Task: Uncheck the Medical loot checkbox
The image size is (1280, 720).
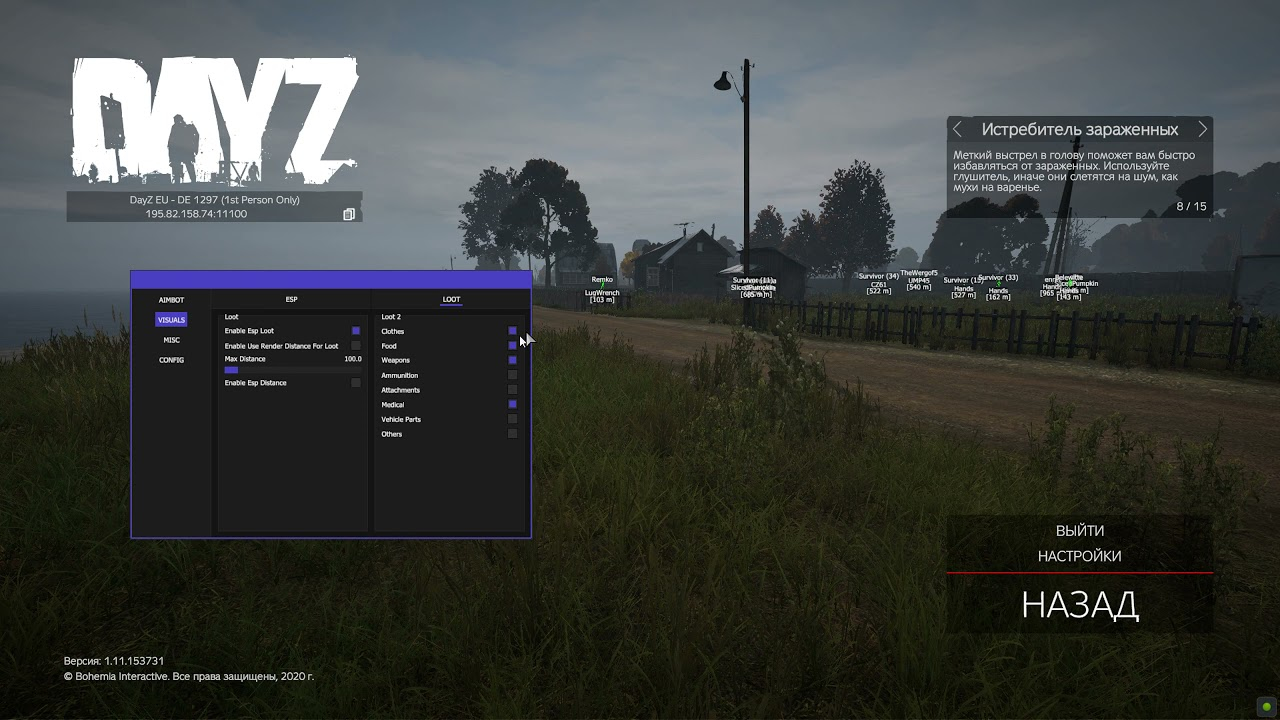Action: pyautogui.click(x=513, y=405)
